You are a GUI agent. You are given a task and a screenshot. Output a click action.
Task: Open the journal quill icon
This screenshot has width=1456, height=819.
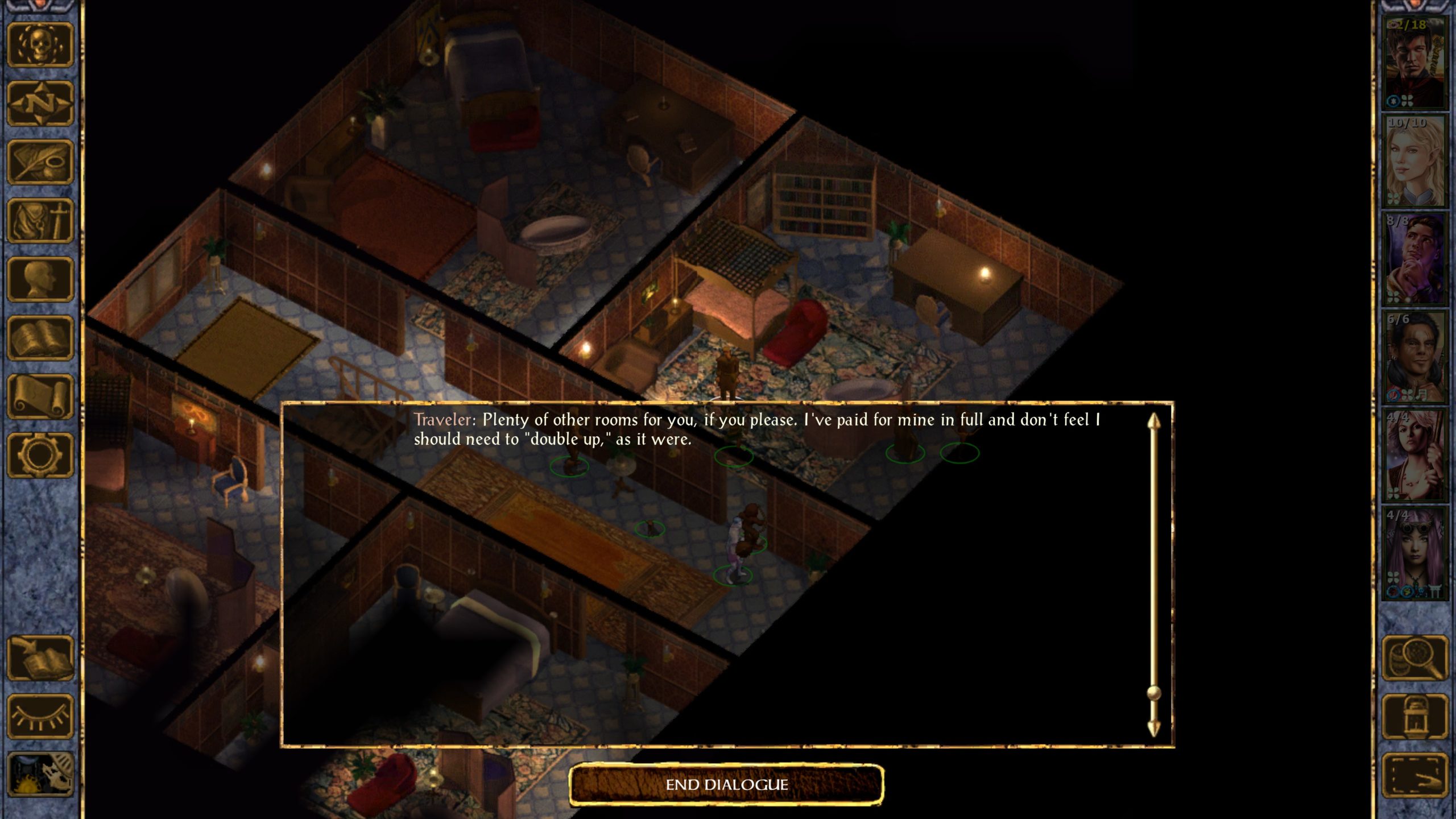[x=40, y=162]
